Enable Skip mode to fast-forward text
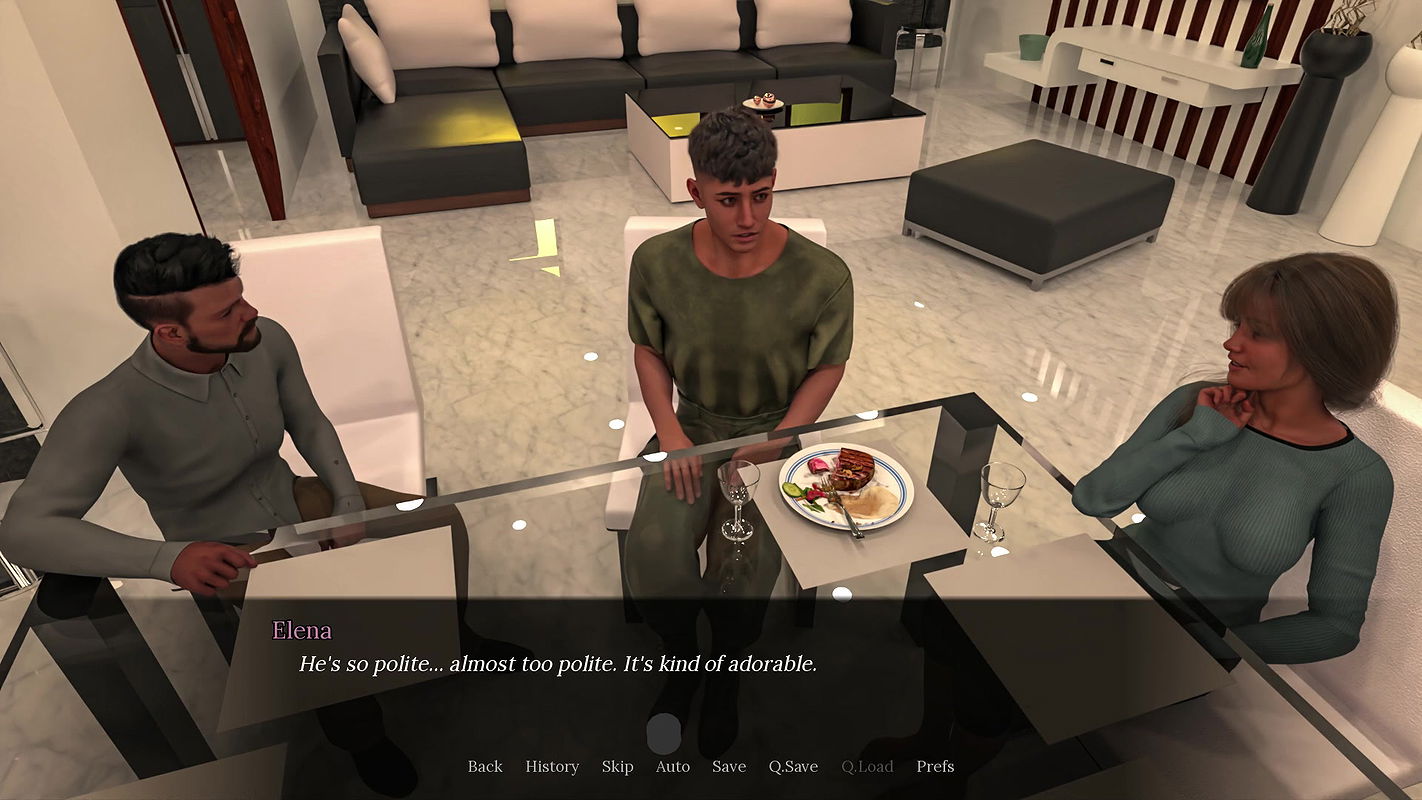This screenshot has width=1422, height=800. [617, 766]
